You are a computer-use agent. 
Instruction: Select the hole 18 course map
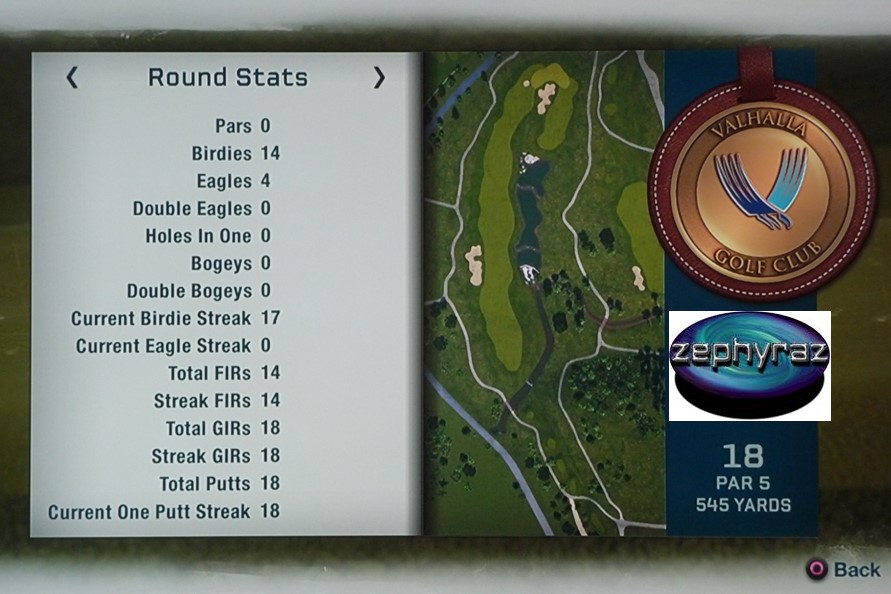point(543,290)
